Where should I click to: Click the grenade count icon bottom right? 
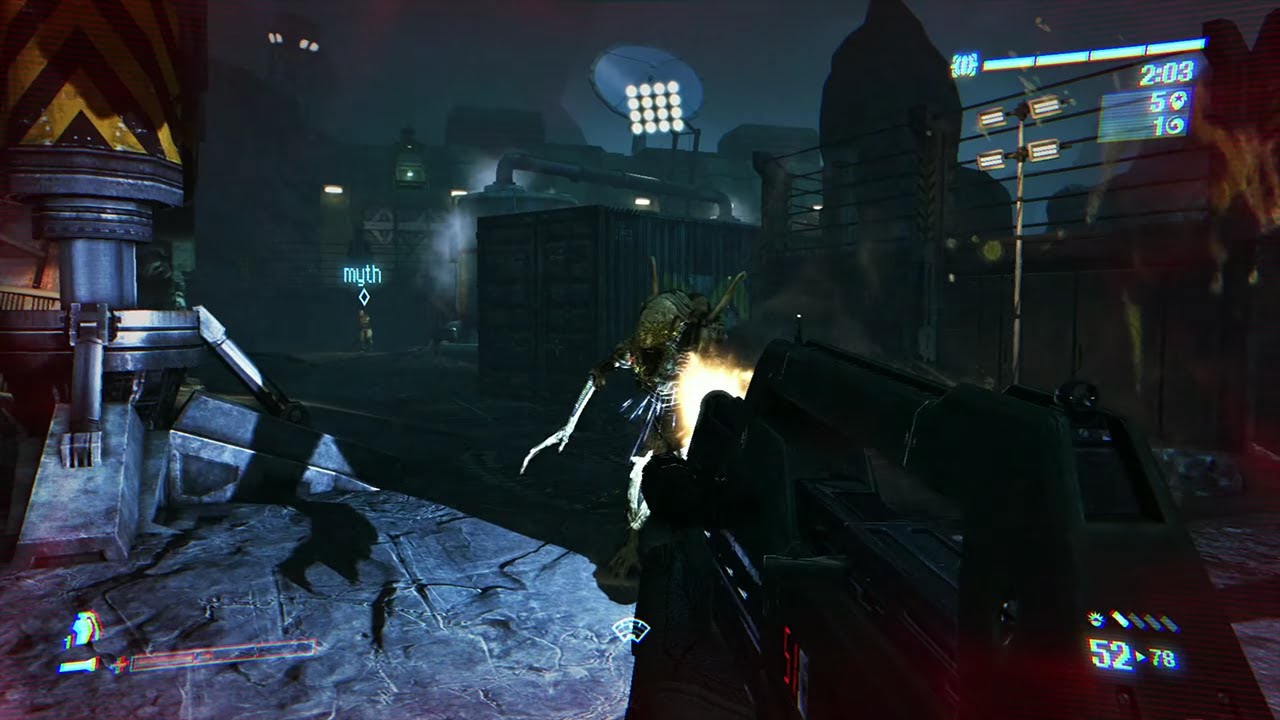pyautogui.click(x=1095, y=618)
